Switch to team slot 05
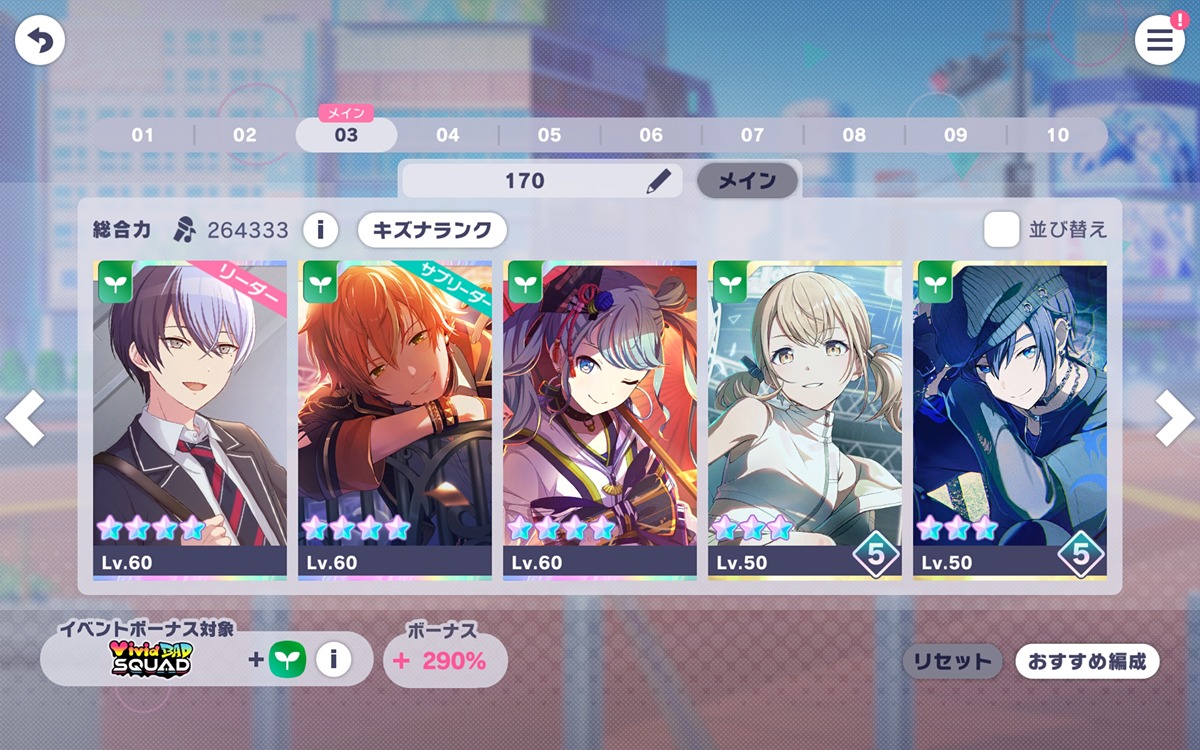This screenshot has width=1200, height=750. (549, 135)
